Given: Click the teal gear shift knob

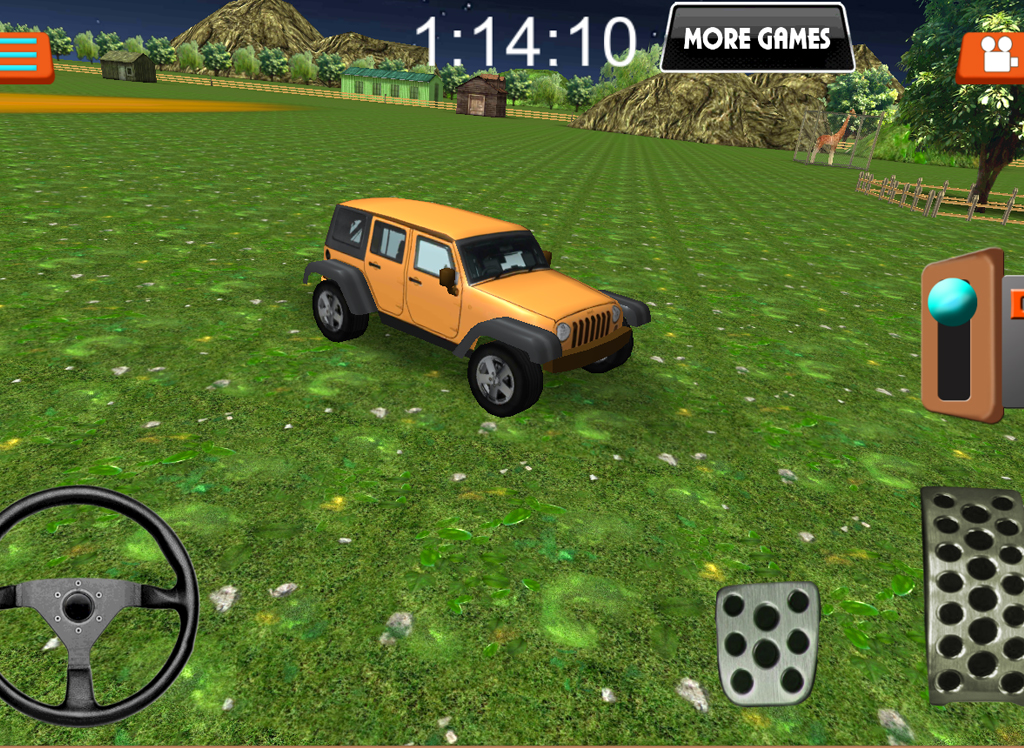Looking at the screenshot, I should 952,301.
